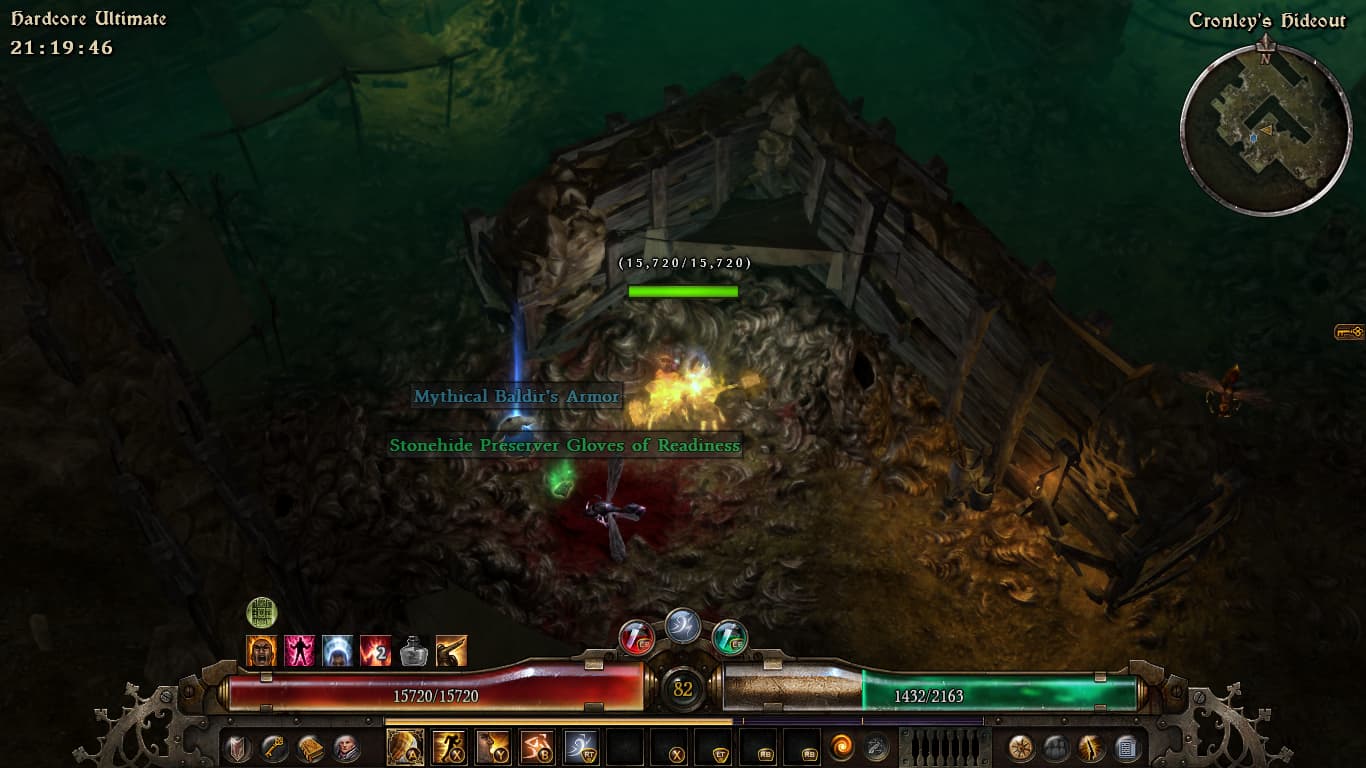The width and height of the screenshot is (1366, 768).
Task: Open the character portrait menu button
Action: [x=347, y=748]
